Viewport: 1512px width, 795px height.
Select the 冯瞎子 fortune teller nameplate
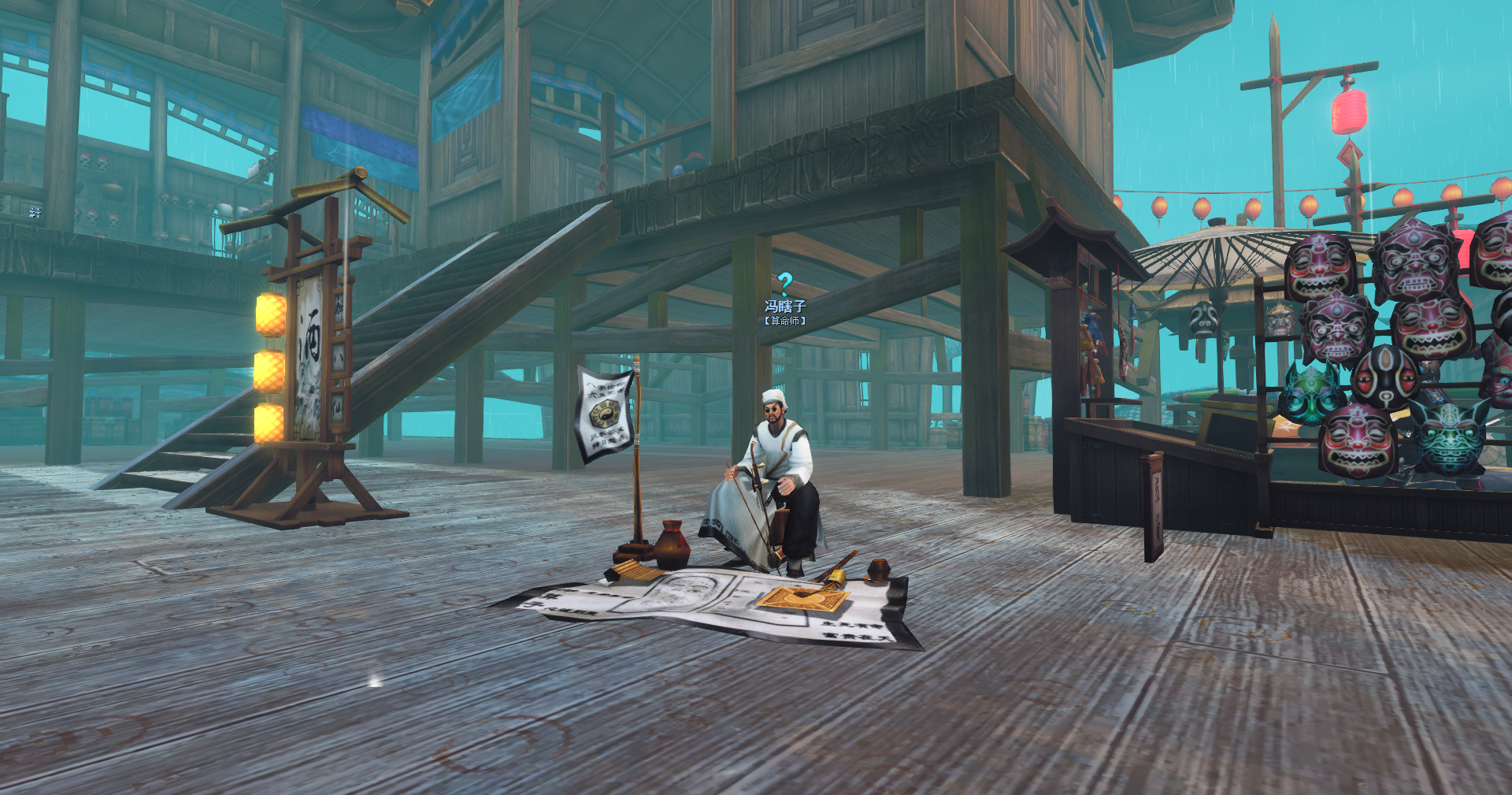785,306
